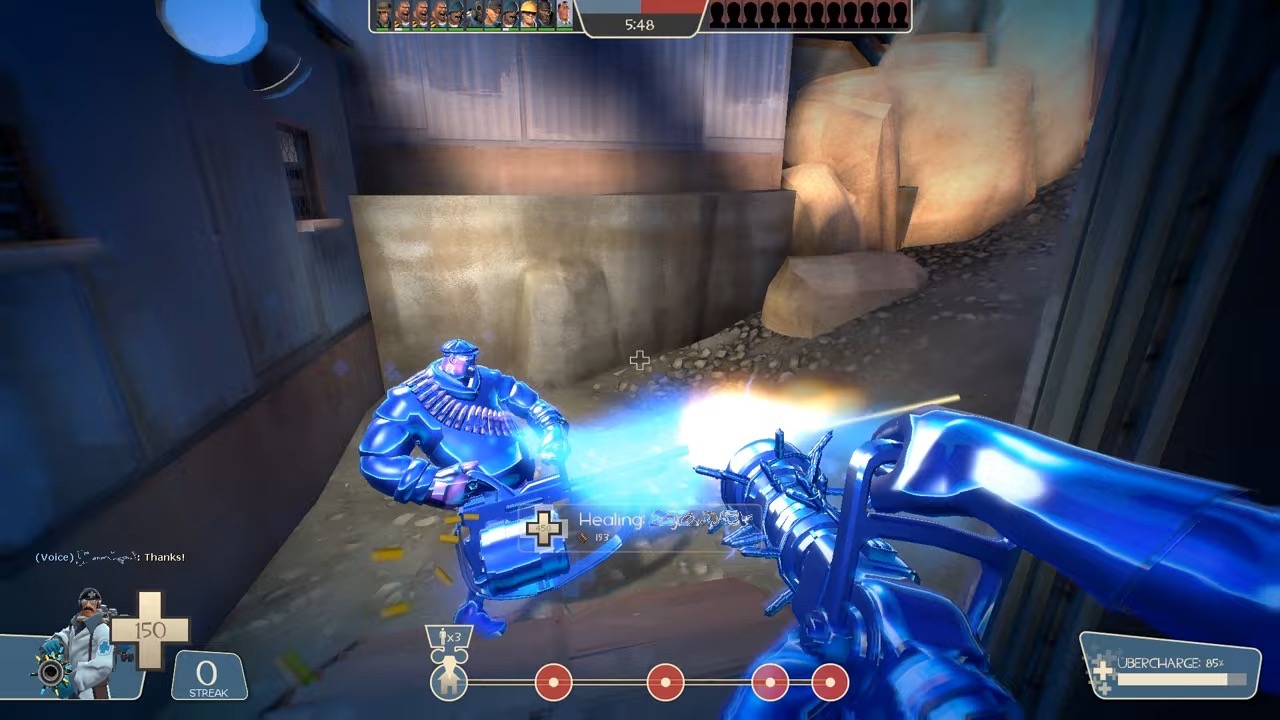Select the final red checkpoint marker

click(x=827, y=682)
